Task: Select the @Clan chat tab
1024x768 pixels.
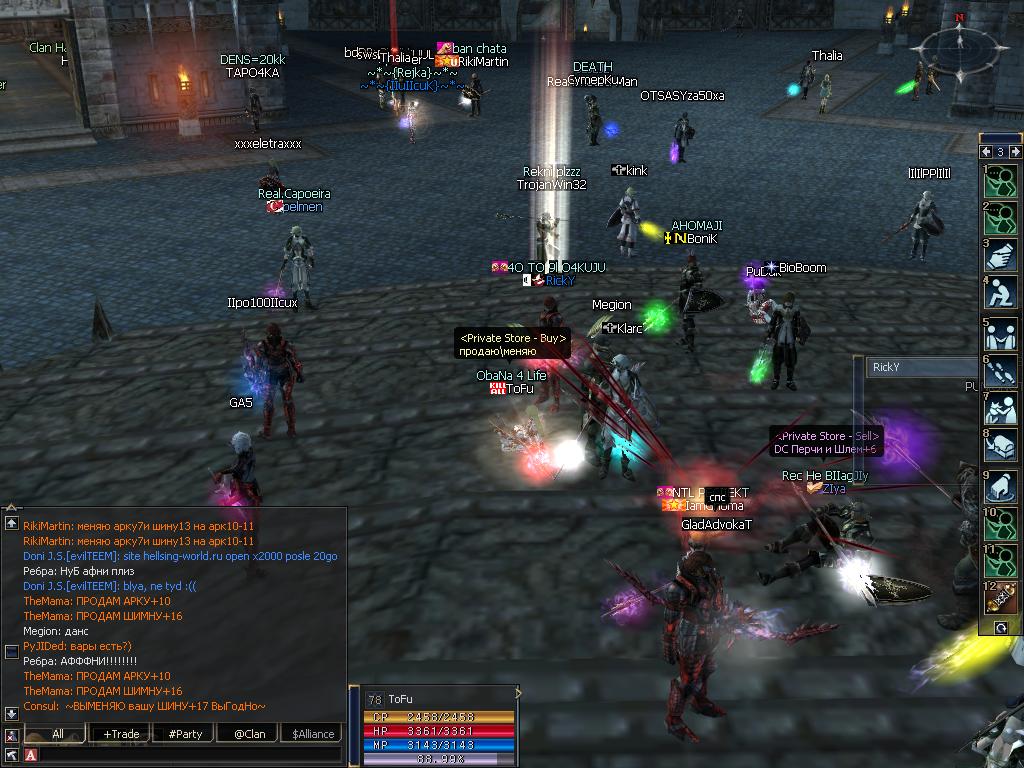Action: click(249, 734)
